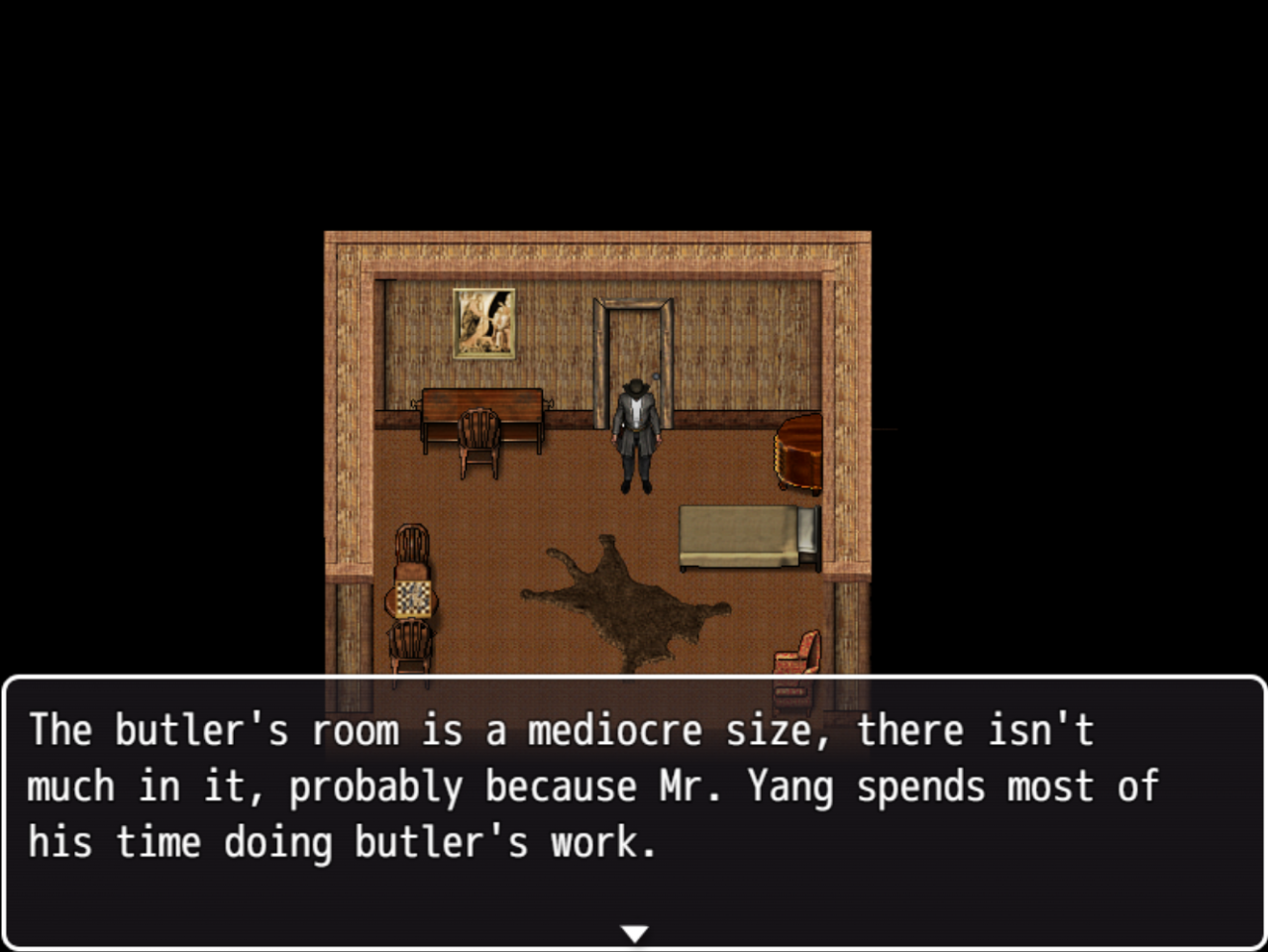Click the dialogue continue arrow
This screenshot has height=952, width=1268.
(x=634, y=933)
